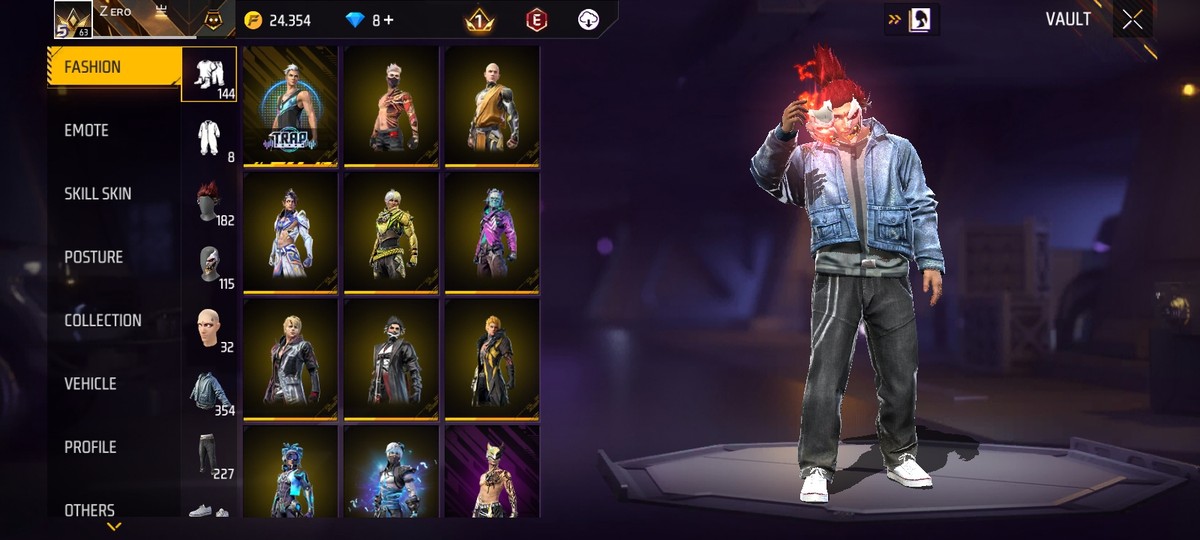The width and height of the screenshot is (1200, 540).
Task: Close the Vault screen with the X
Action: 1131,20
